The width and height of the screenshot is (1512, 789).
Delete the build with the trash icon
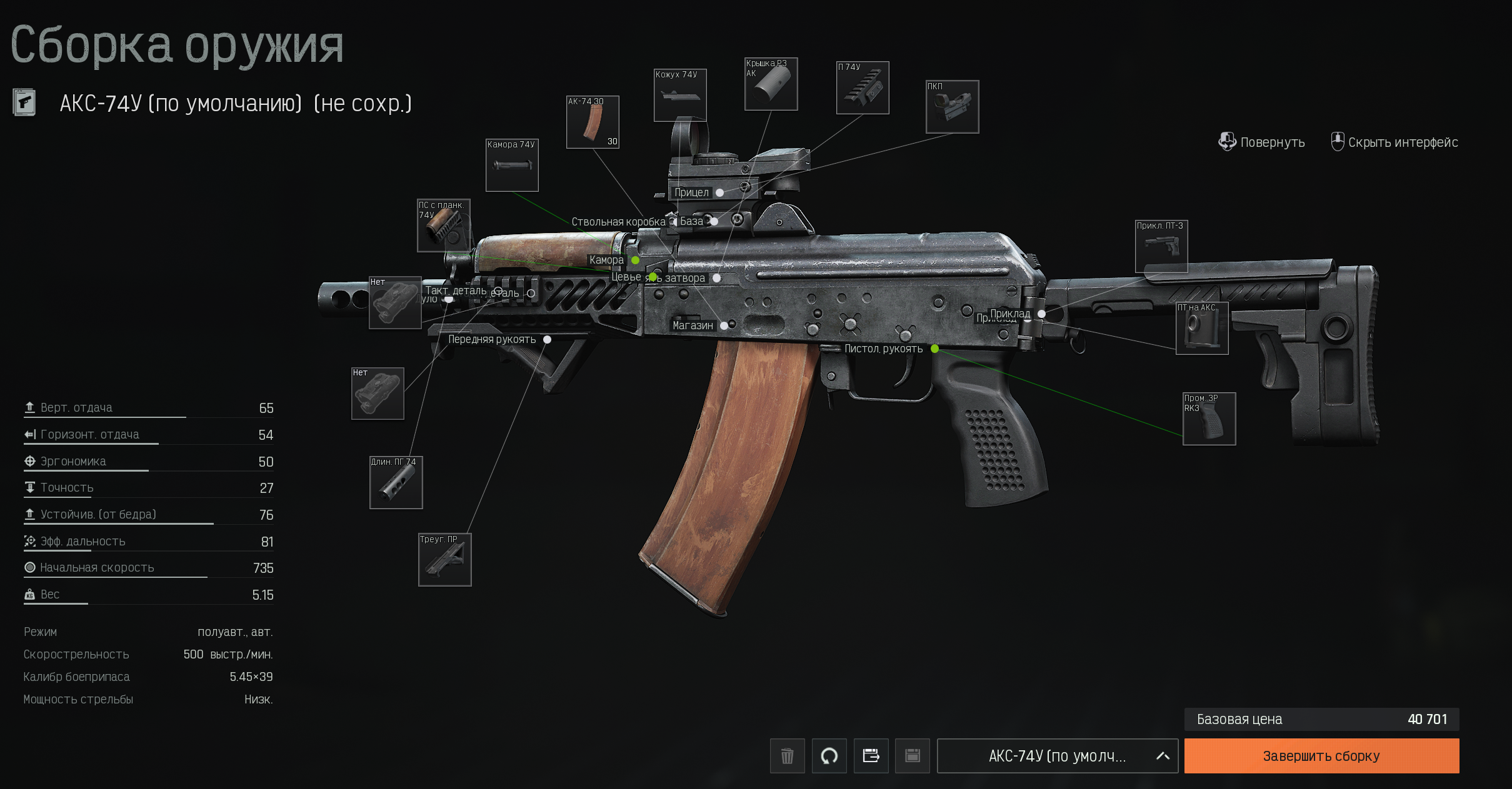coord(787,756)
